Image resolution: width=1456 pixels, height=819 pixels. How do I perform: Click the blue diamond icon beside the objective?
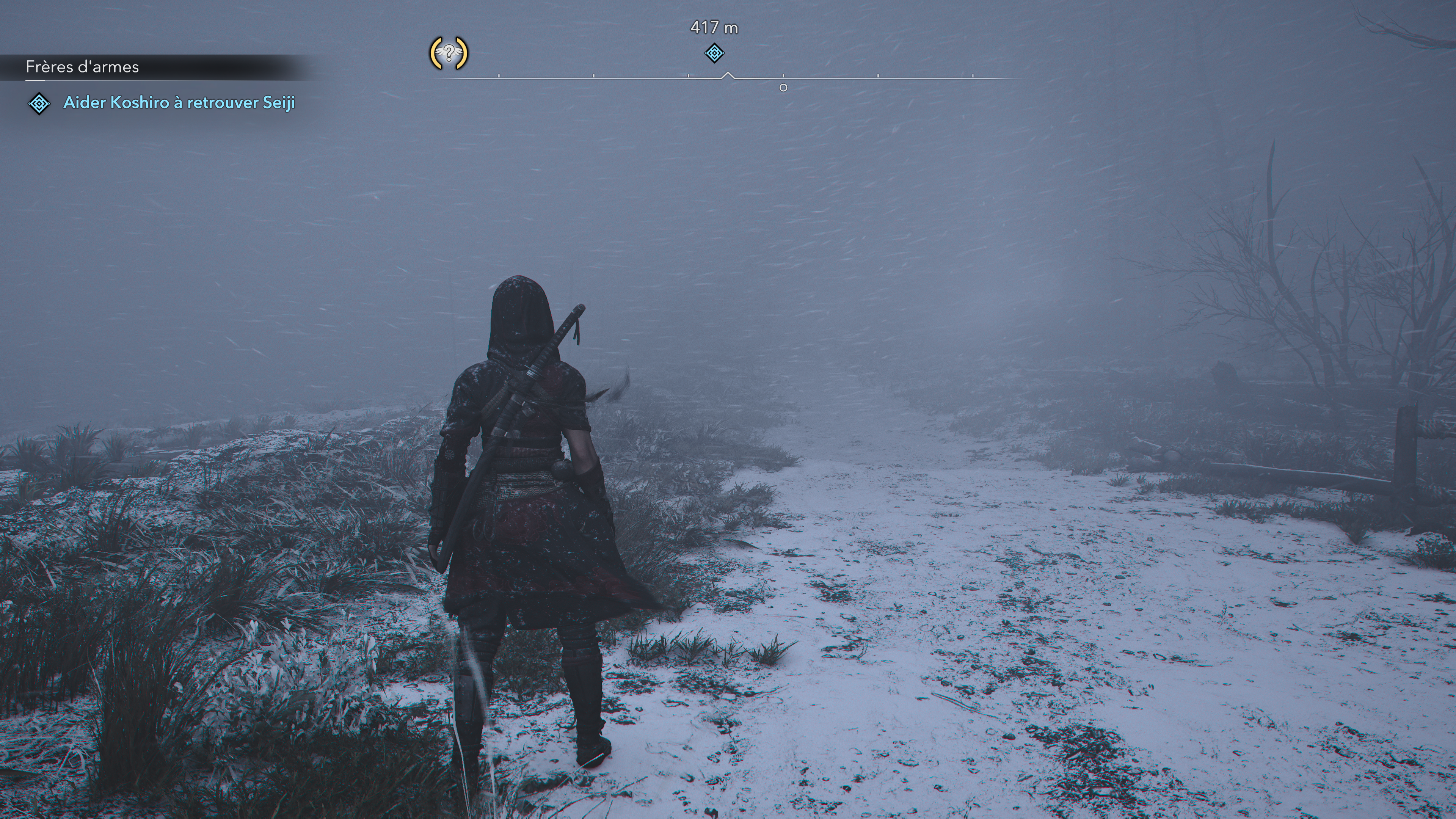39,104
